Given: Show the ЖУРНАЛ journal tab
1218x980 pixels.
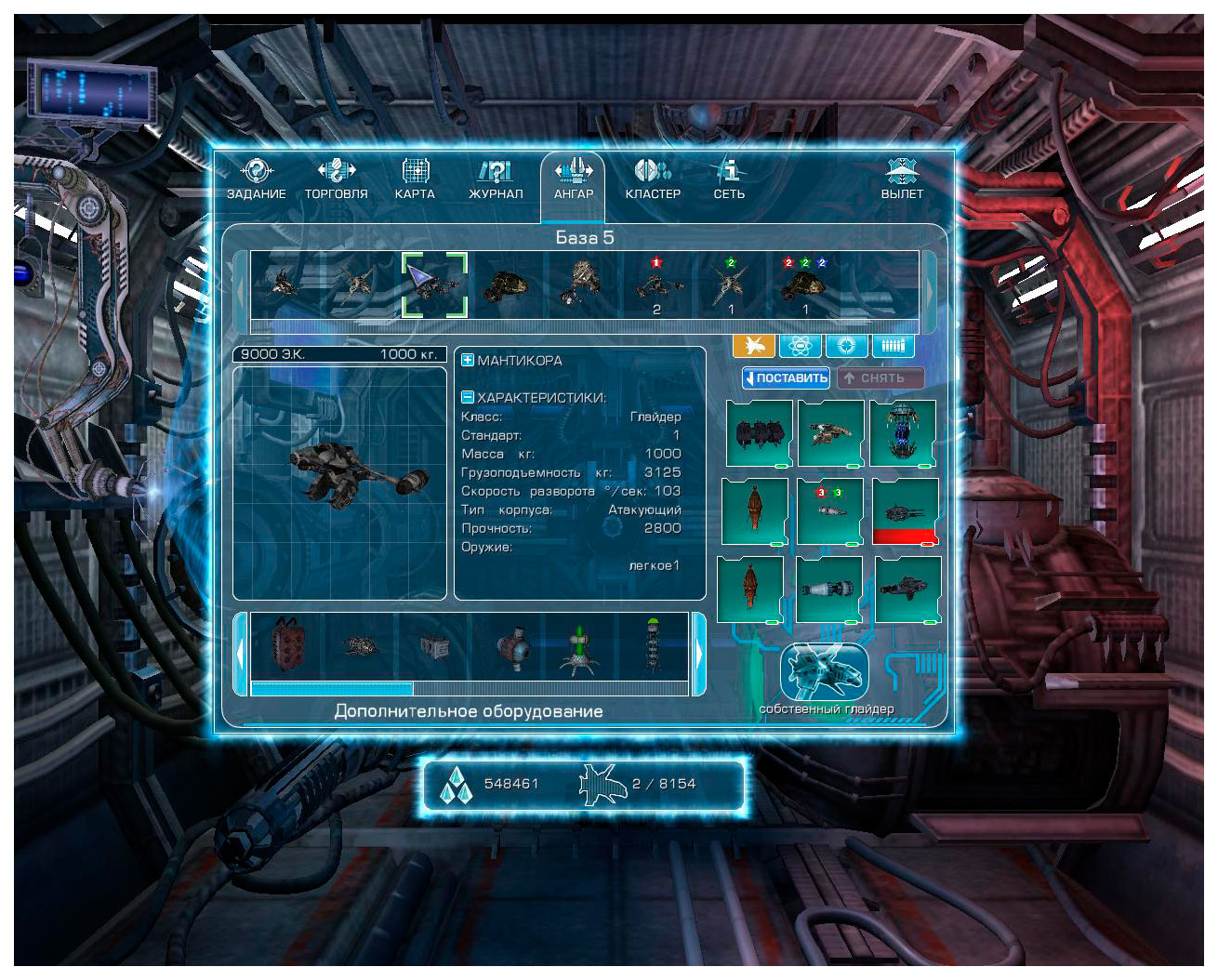Looking at the screenshot, I should pyautogui.click(x=496, y=179).
